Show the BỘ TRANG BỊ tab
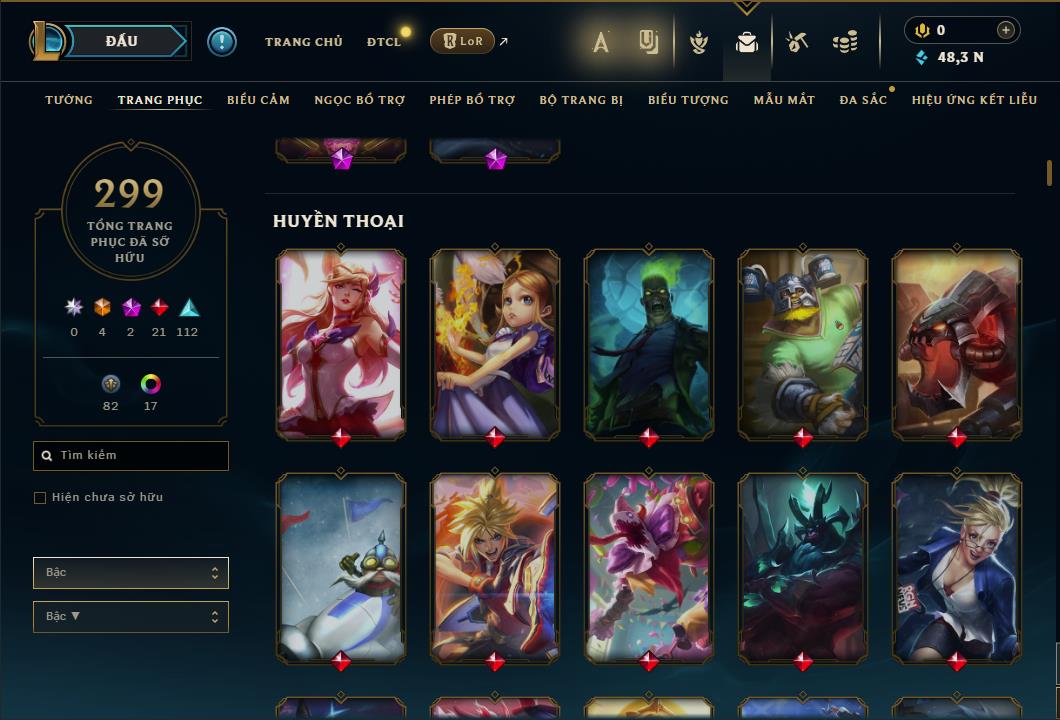The width and height of the screenshot is (1060, 720). click(581, 100)
